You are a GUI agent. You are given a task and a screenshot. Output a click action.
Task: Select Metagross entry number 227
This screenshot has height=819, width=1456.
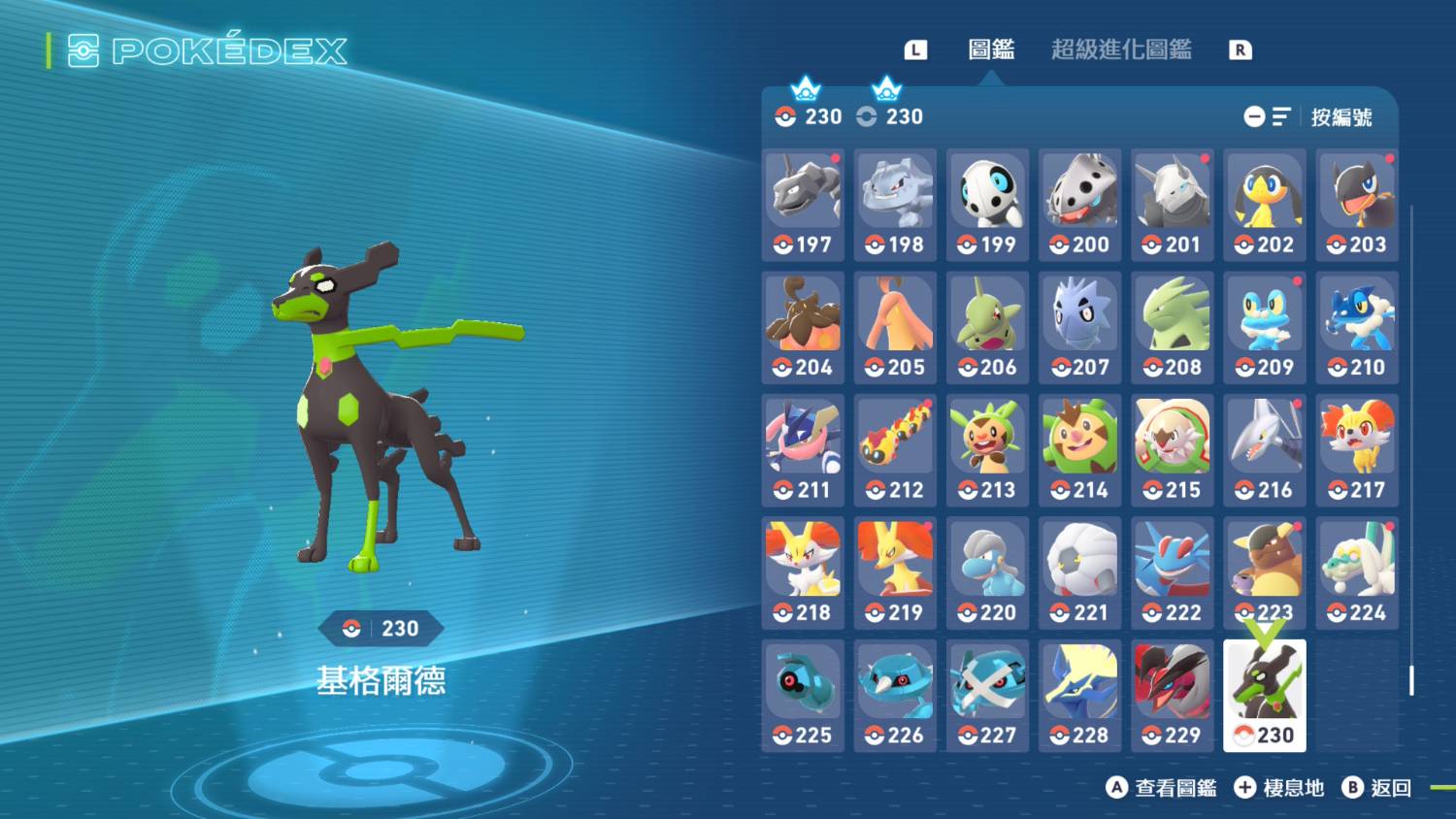point(987,695)
